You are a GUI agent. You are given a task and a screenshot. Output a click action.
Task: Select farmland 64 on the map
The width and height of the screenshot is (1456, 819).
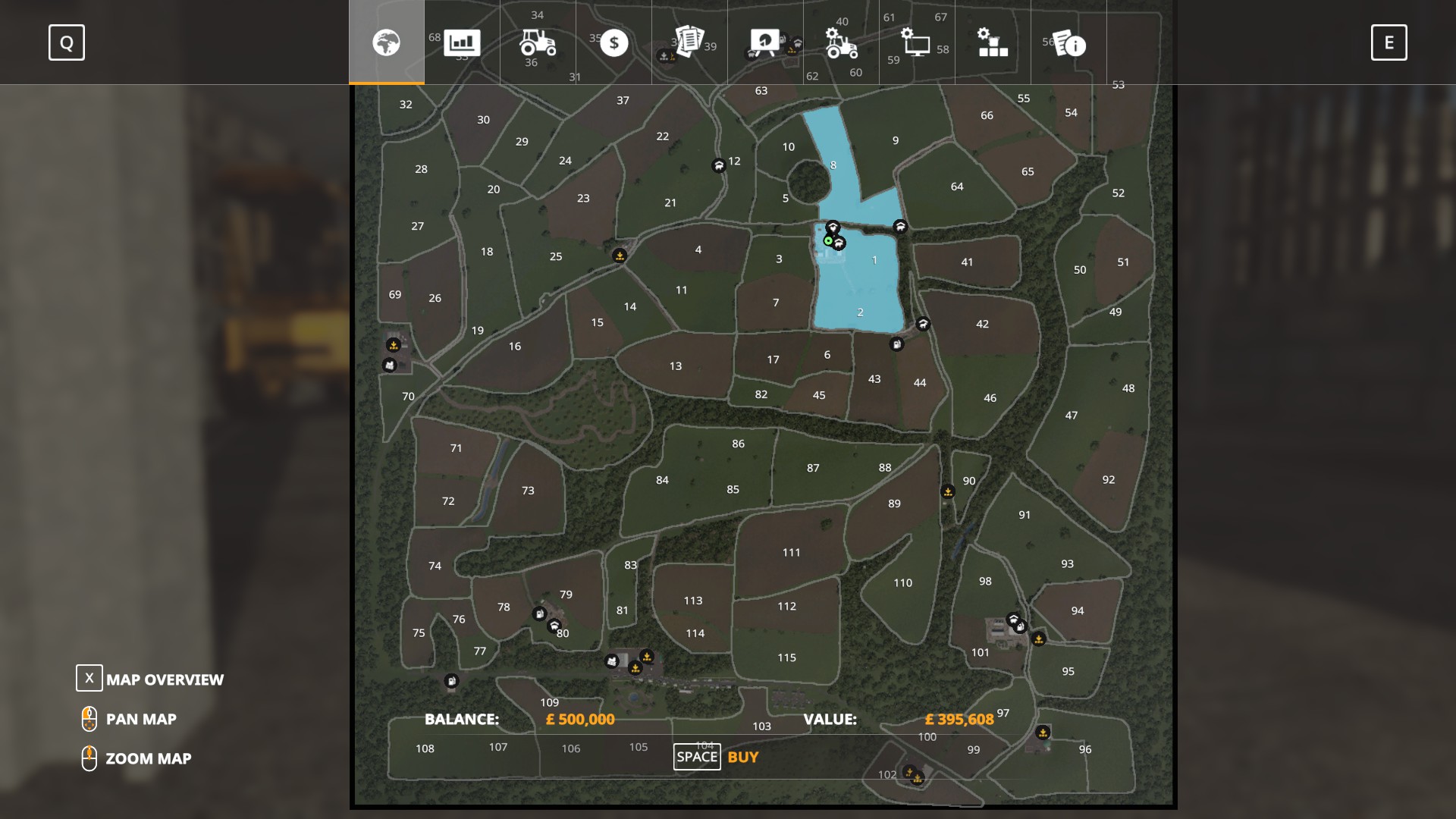pyautogui.click(x=957, y=187)
